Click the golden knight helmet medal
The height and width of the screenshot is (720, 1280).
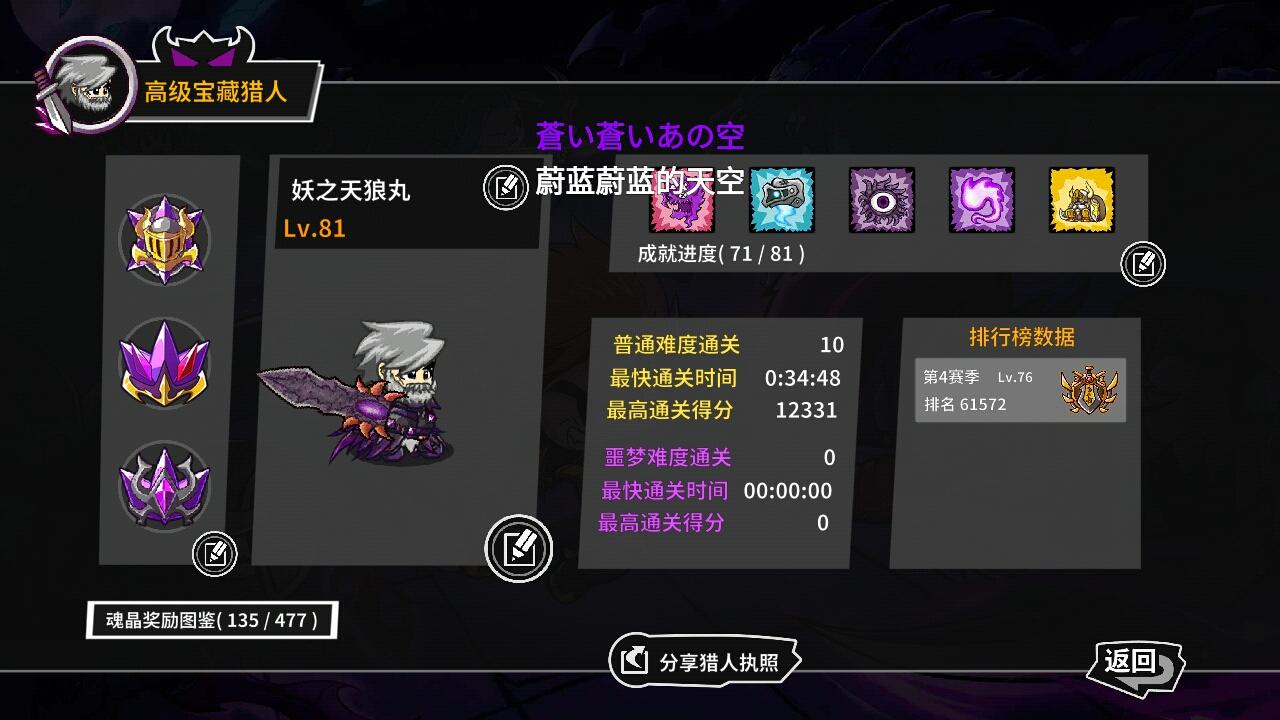point(165,238)
